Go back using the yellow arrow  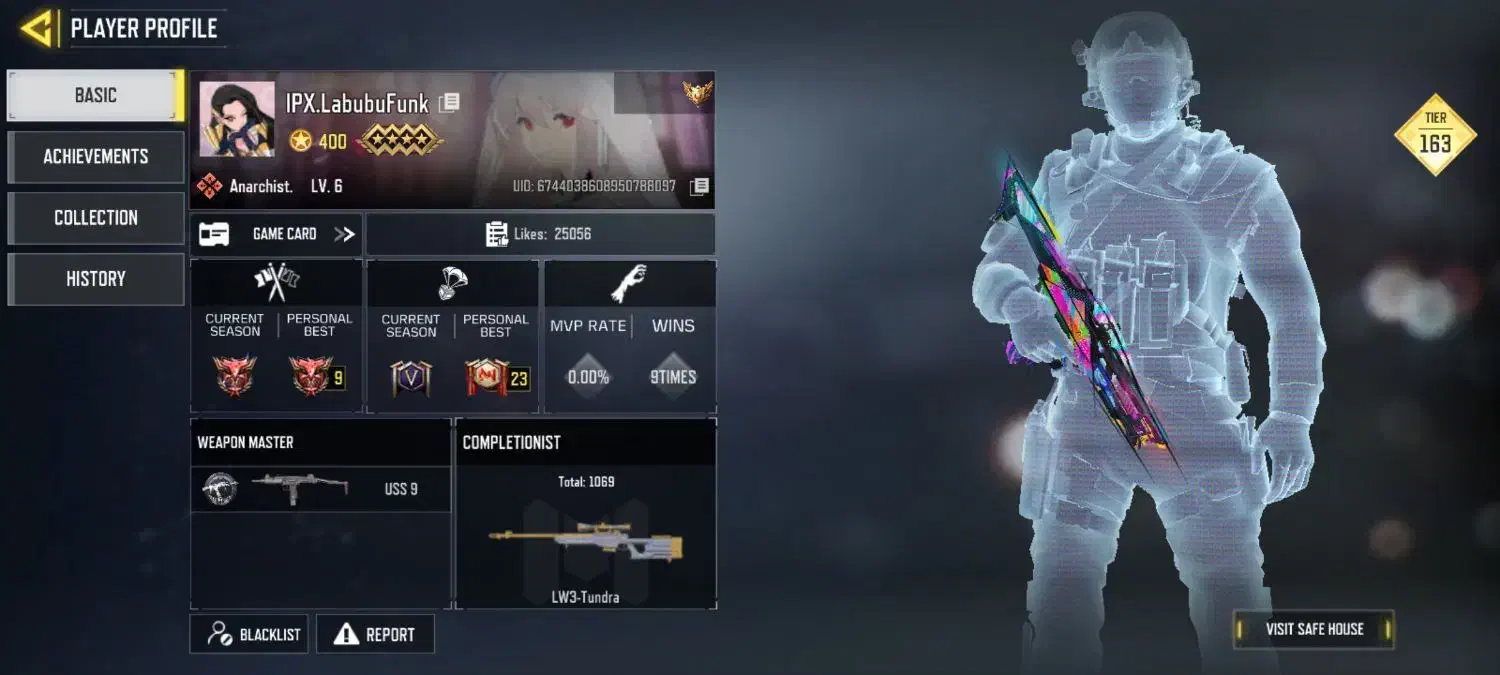click(36, 29)
